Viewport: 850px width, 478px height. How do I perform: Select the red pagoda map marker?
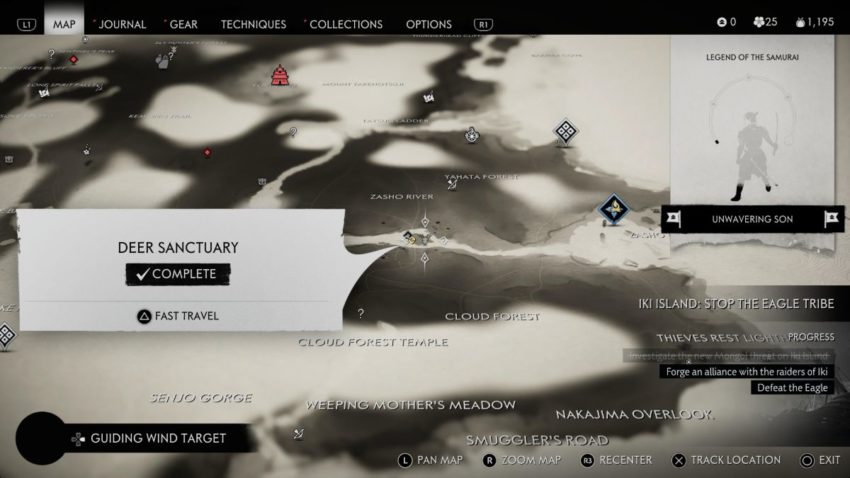[280, 75]
